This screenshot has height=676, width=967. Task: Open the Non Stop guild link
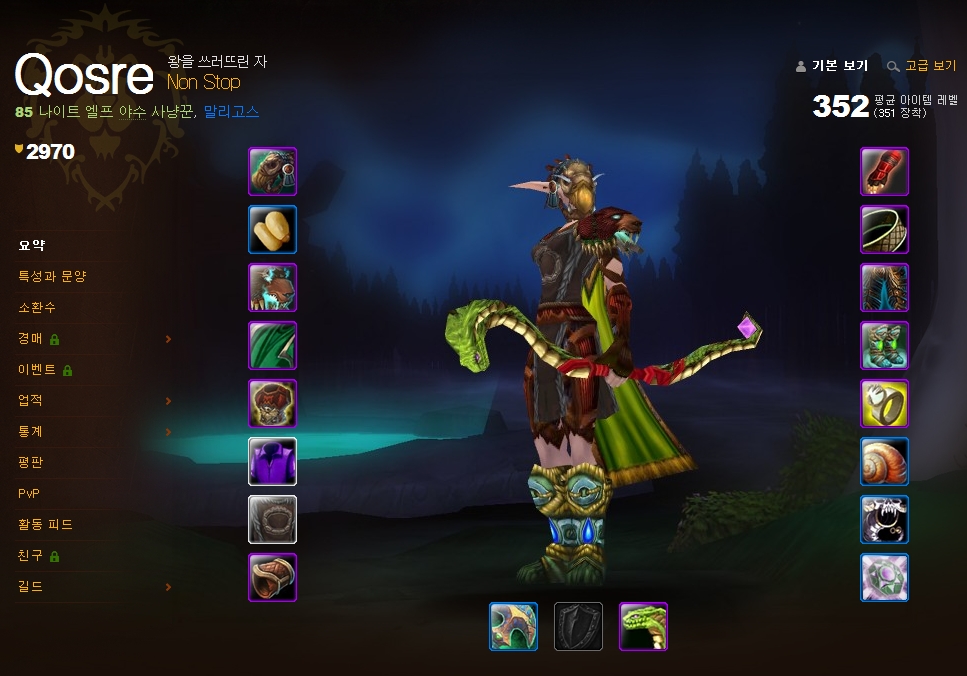coord(204,82)
